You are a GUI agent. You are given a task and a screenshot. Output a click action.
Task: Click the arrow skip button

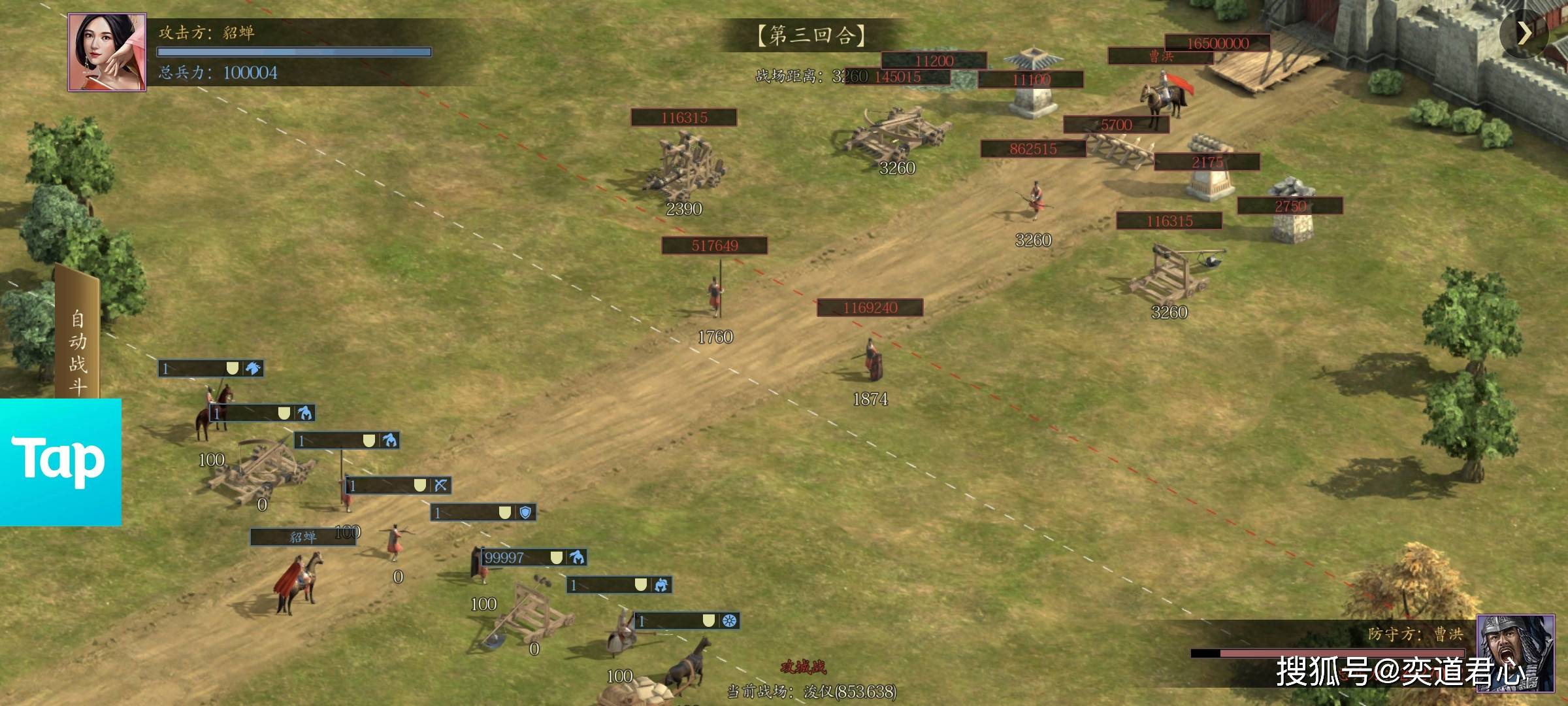tap(1524, 33)
